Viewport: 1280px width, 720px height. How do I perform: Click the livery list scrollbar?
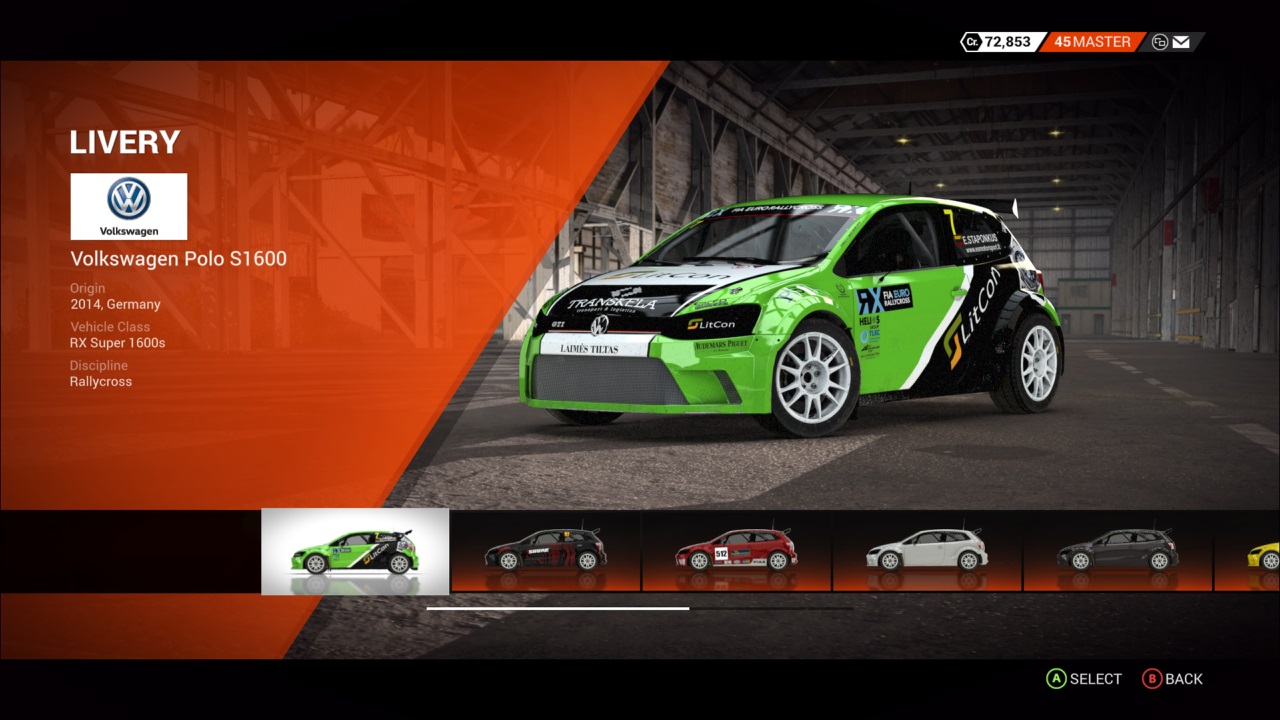click(558, 608)
